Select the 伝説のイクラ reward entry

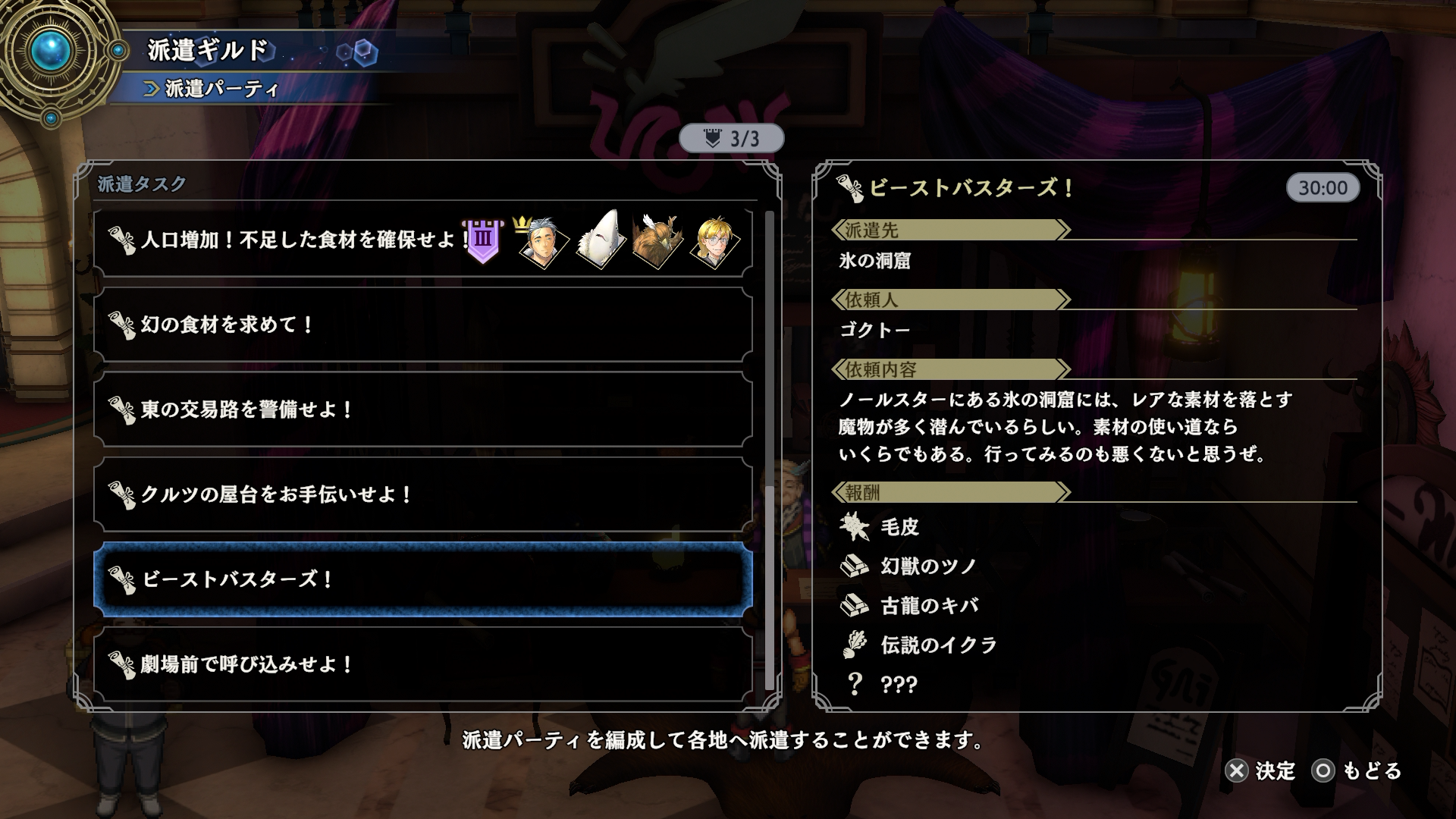(938, 645)
